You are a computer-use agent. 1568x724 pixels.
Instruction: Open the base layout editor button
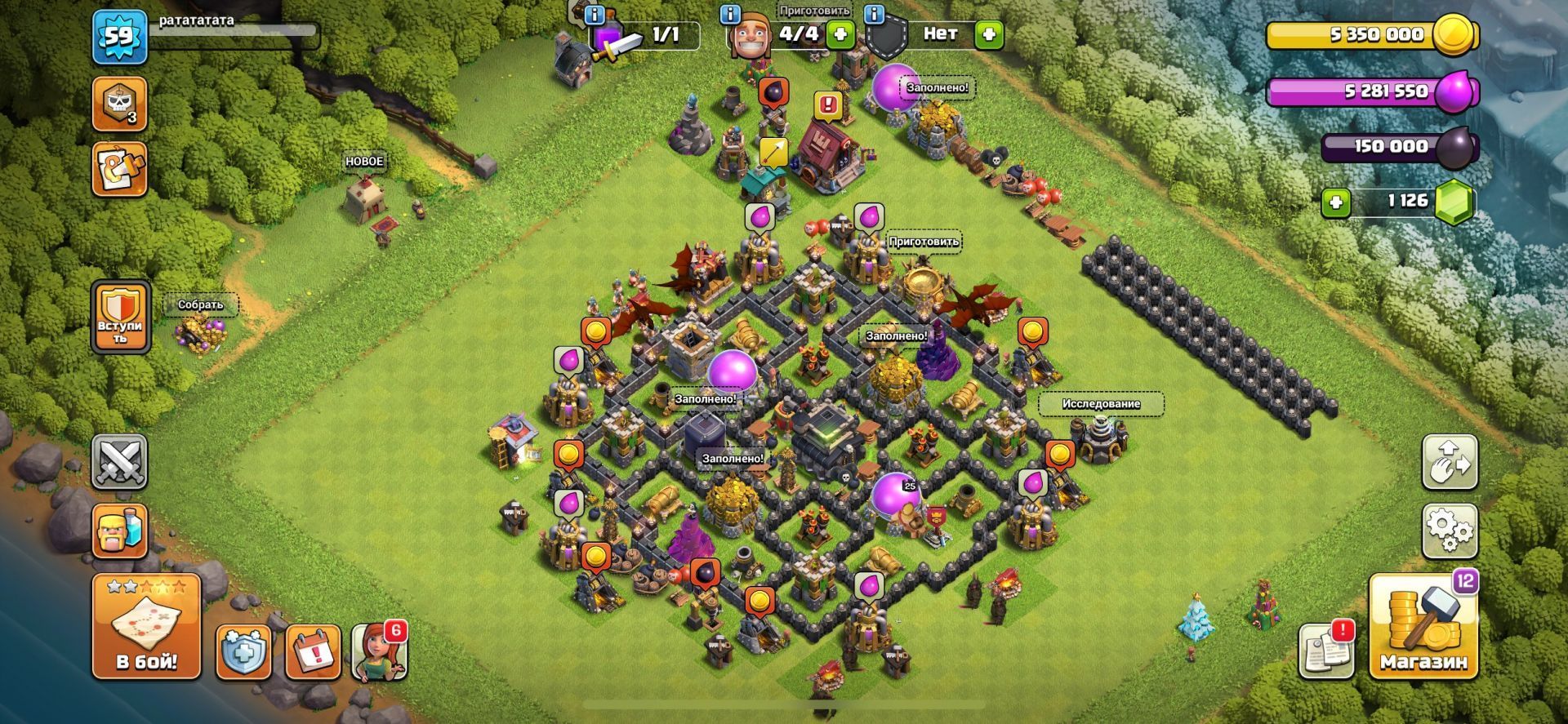pos(1450,462)
